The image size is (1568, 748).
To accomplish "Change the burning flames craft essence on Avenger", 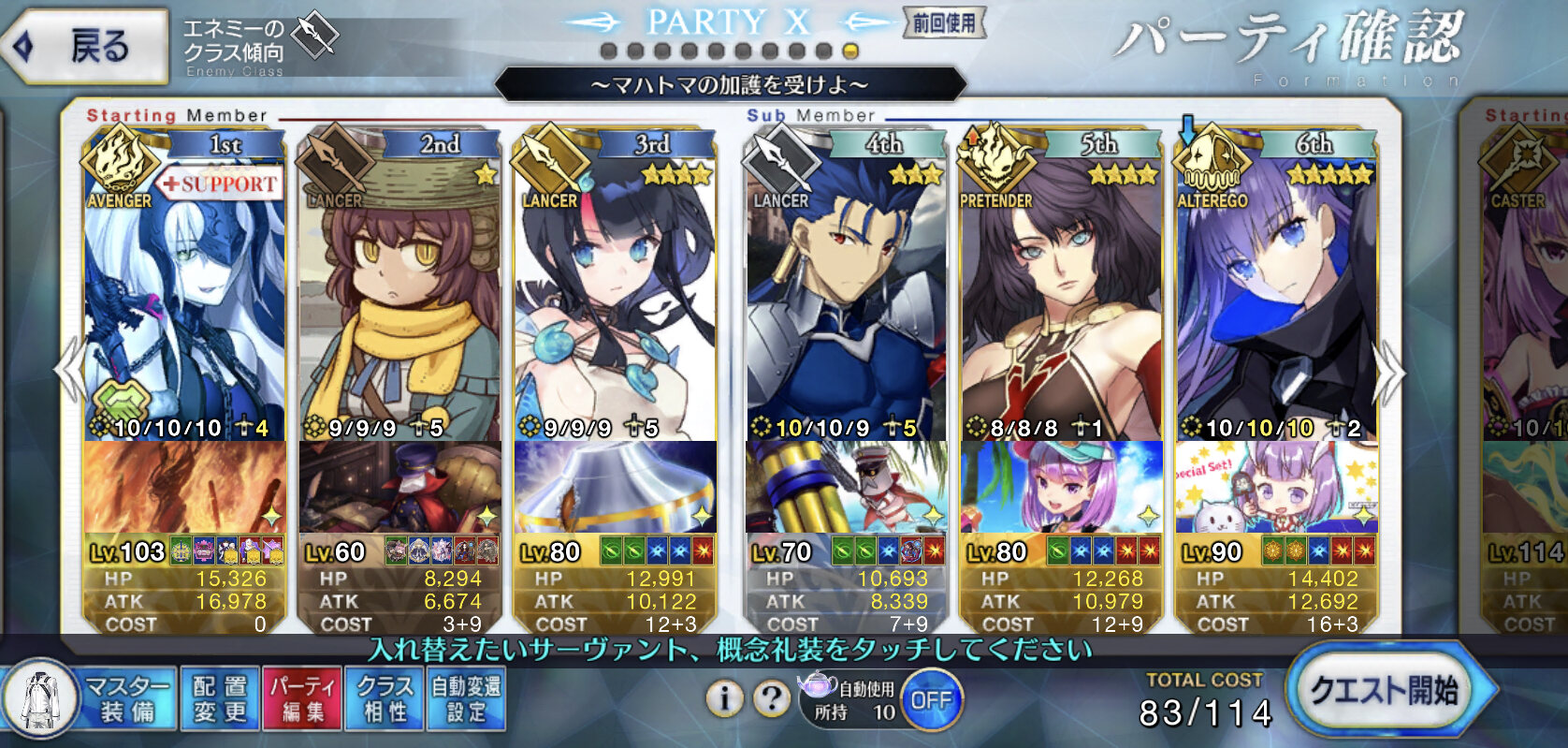I will (184, 487).
